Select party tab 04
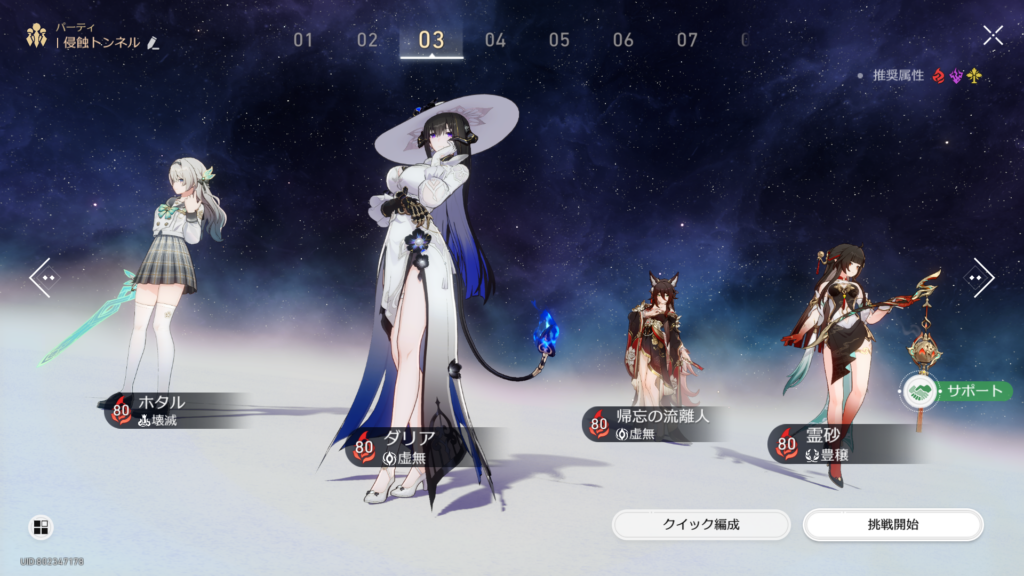Viewport: 1024px width, 576px height. 495,40
